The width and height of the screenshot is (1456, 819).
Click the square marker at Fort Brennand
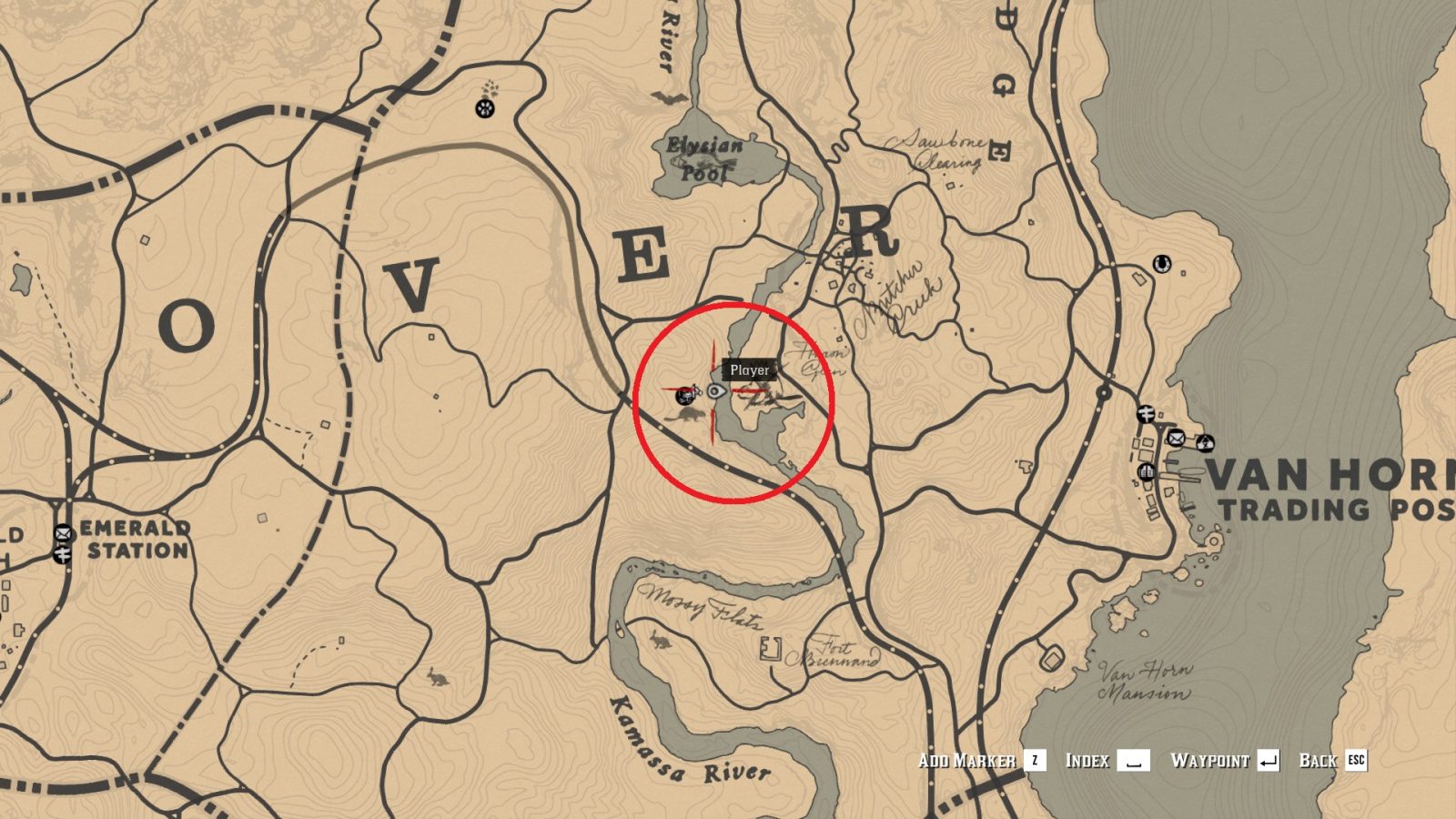(769, 648)
